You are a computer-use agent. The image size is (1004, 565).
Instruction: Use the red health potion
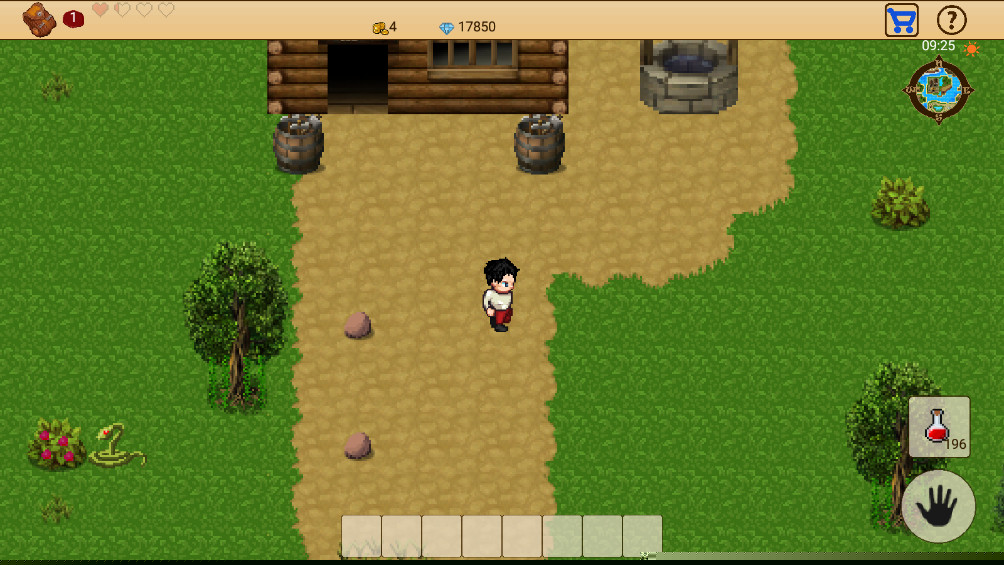click(x=938, y=427)
